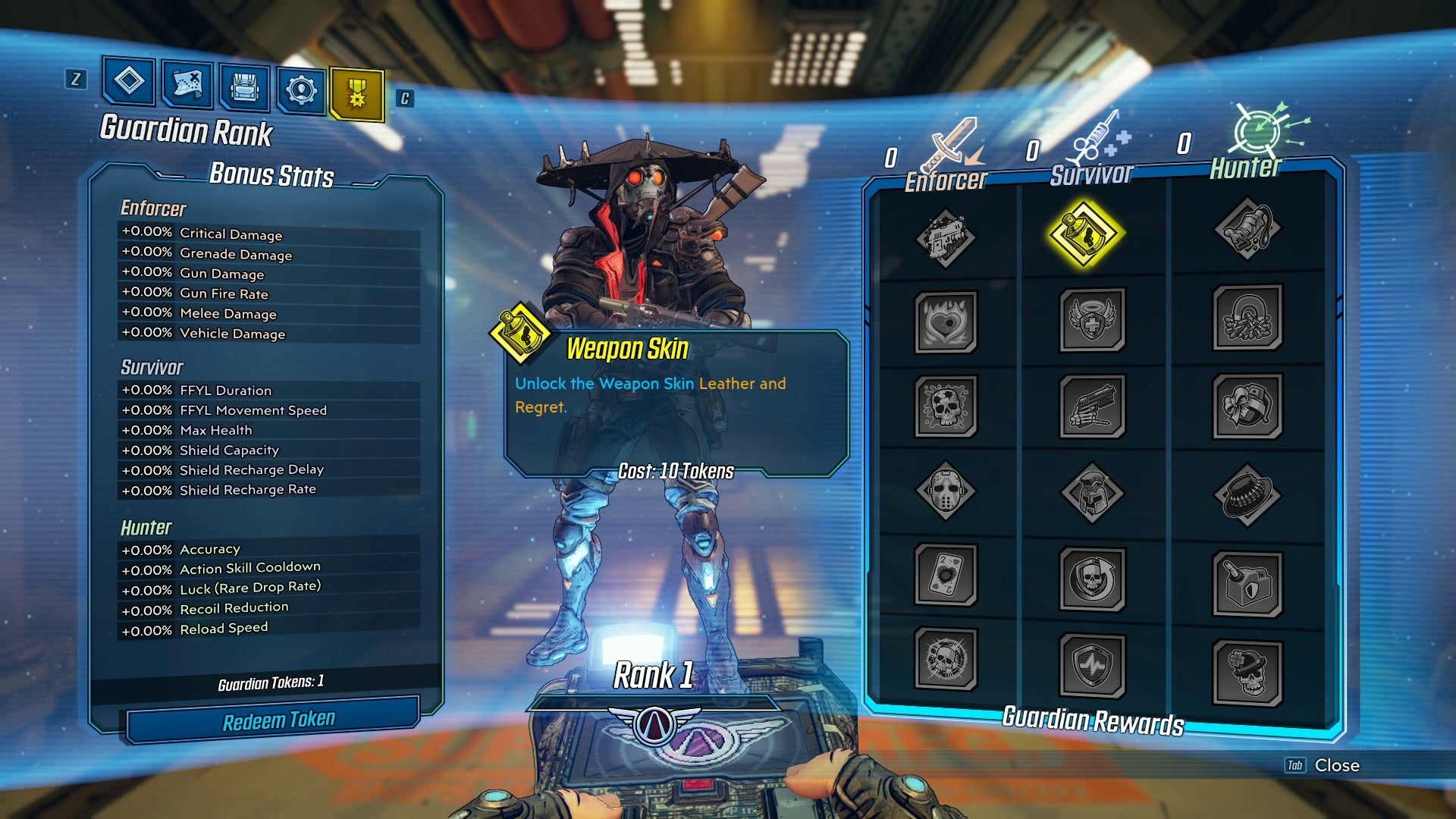This screenshot has width=1456, height=819.
Task: Choose the skeleton hand pistol reward
Action: (x=1092, y=406)
